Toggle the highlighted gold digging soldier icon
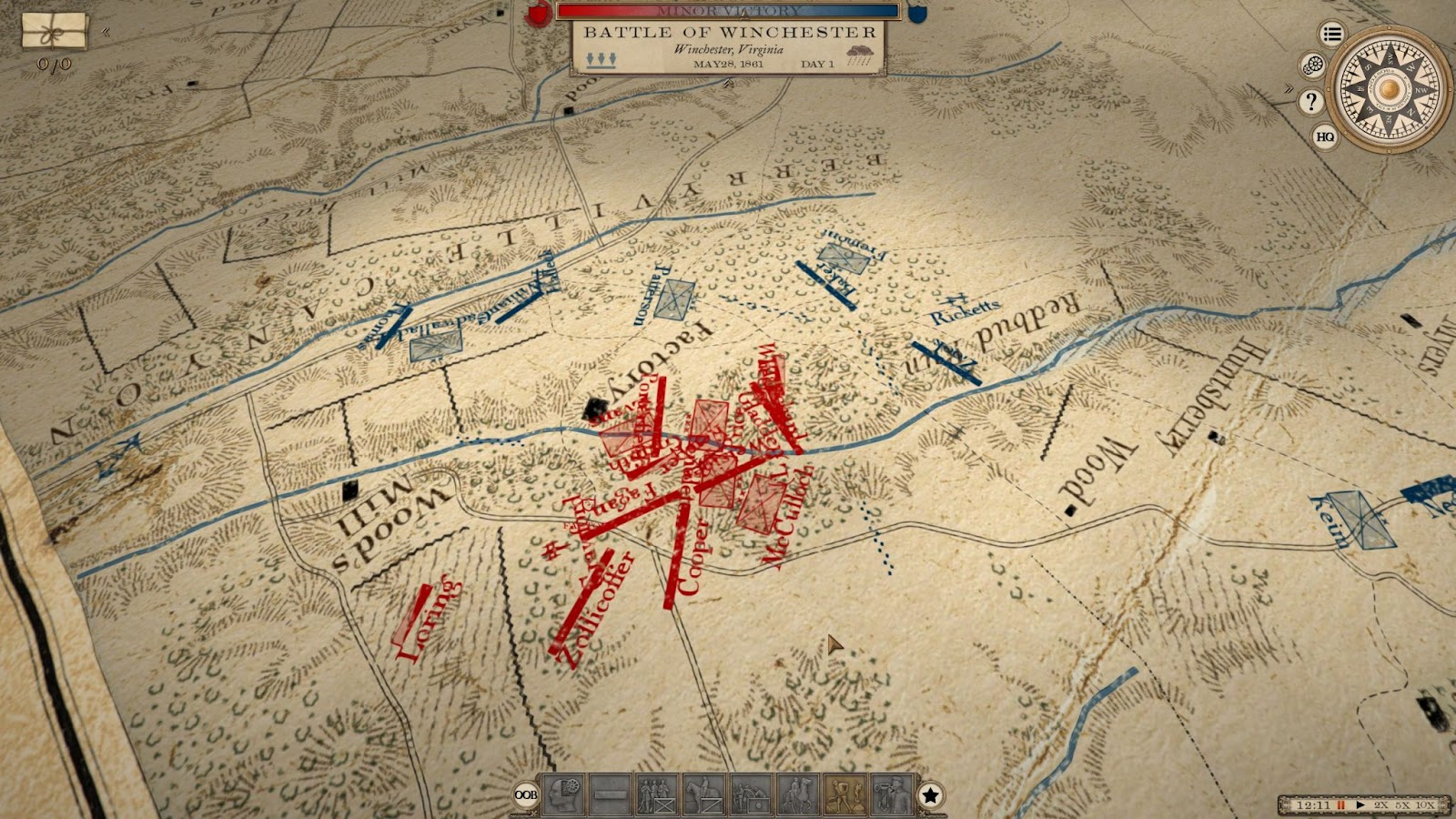The height and width of the screenshot is (819, 1456). pyautogui.click(x=844, y=794)
